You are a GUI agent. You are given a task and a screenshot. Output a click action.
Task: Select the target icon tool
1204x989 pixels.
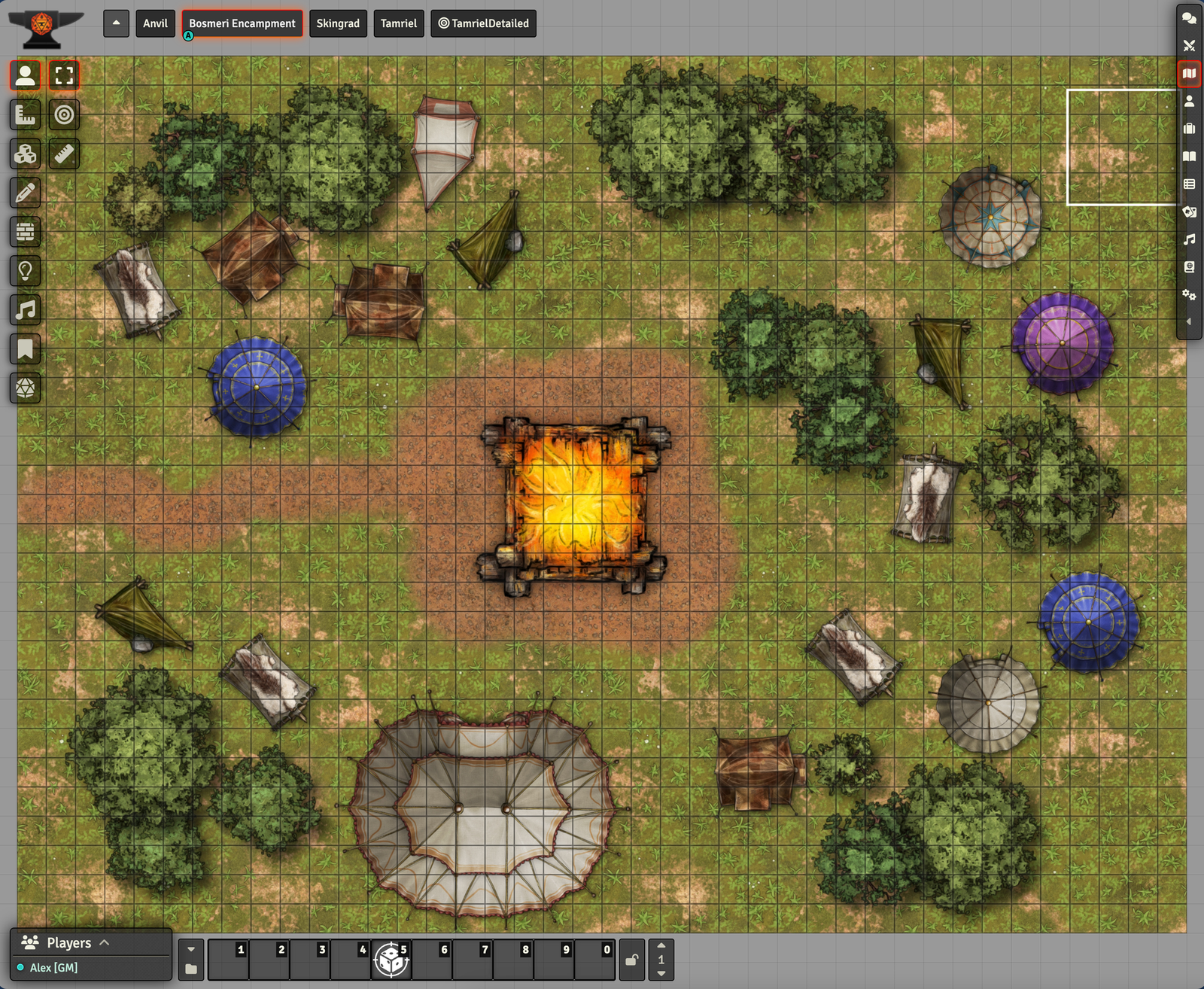tap(65, 114)
